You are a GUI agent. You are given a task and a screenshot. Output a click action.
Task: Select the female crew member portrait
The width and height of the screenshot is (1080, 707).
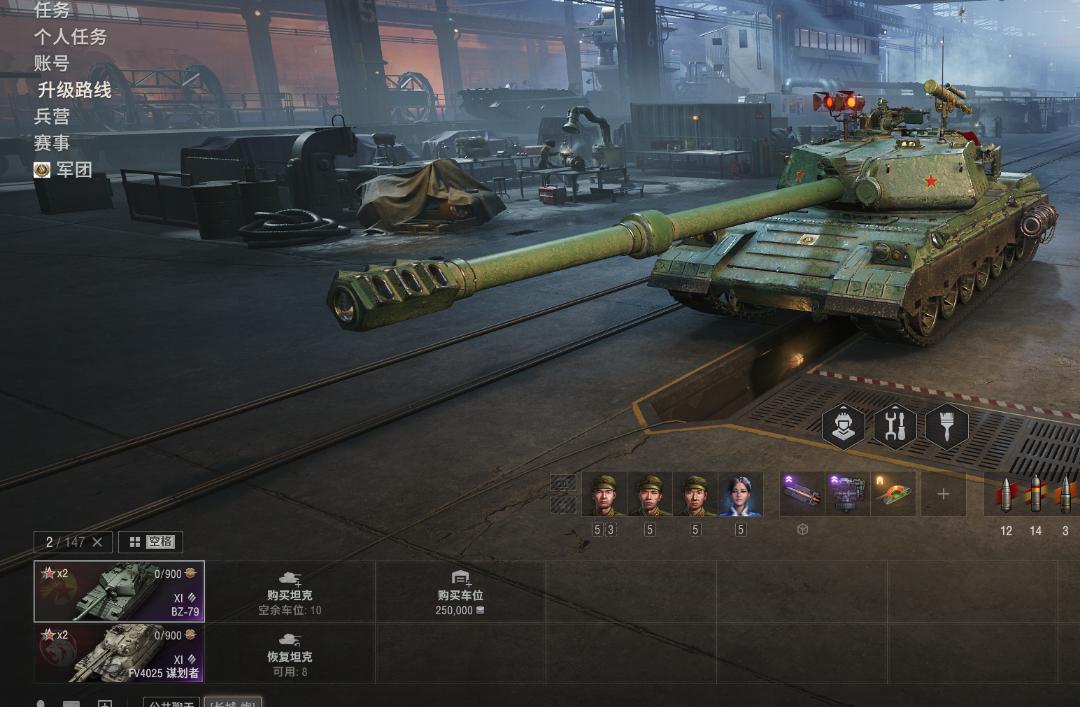741,494
